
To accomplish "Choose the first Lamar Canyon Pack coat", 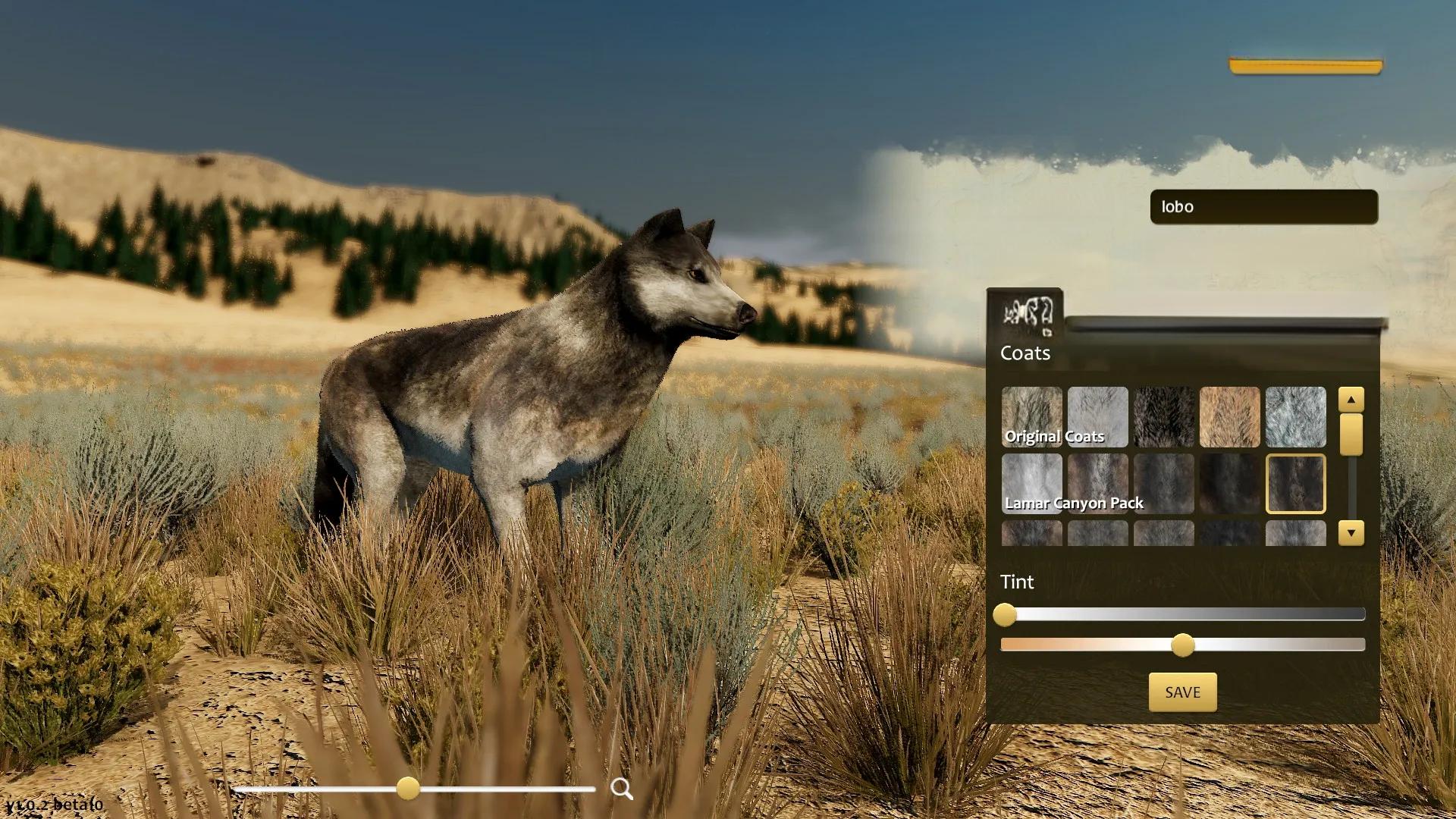I will click(1031, 483).
